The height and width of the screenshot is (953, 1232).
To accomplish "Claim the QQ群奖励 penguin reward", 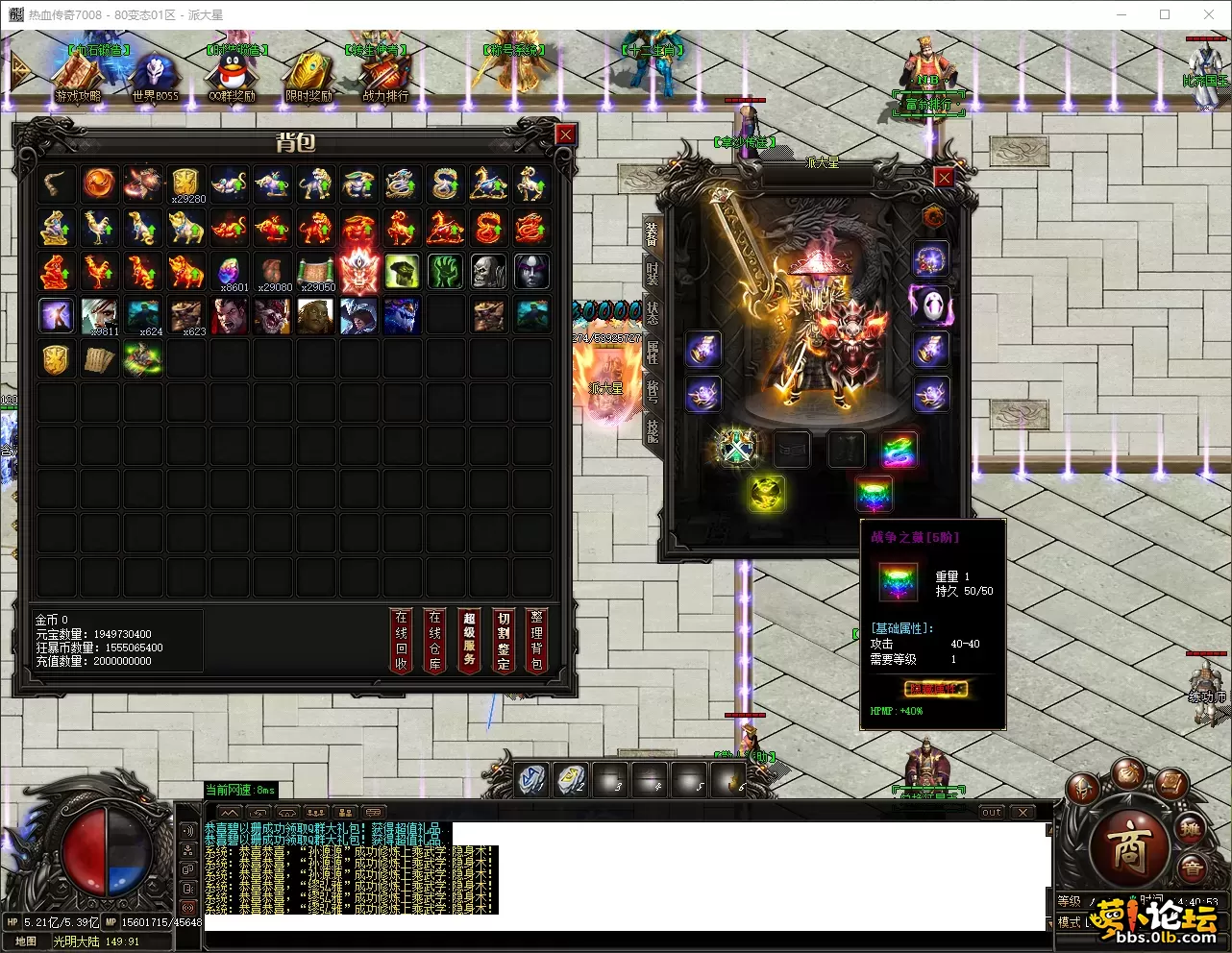I will coord(232,76).
